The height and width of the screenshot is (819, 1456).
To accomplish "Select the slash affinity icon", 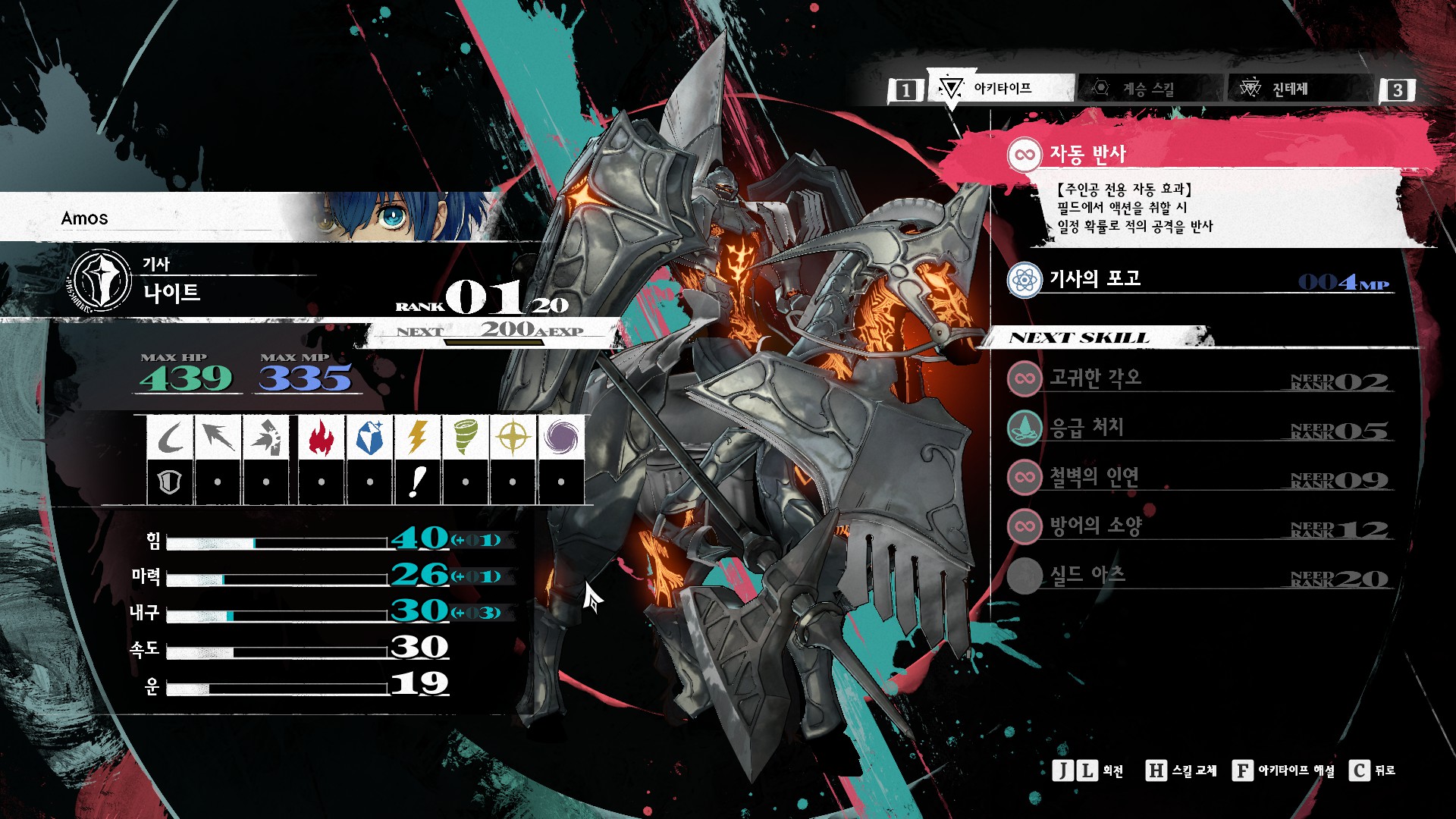I will coord(171,438).
